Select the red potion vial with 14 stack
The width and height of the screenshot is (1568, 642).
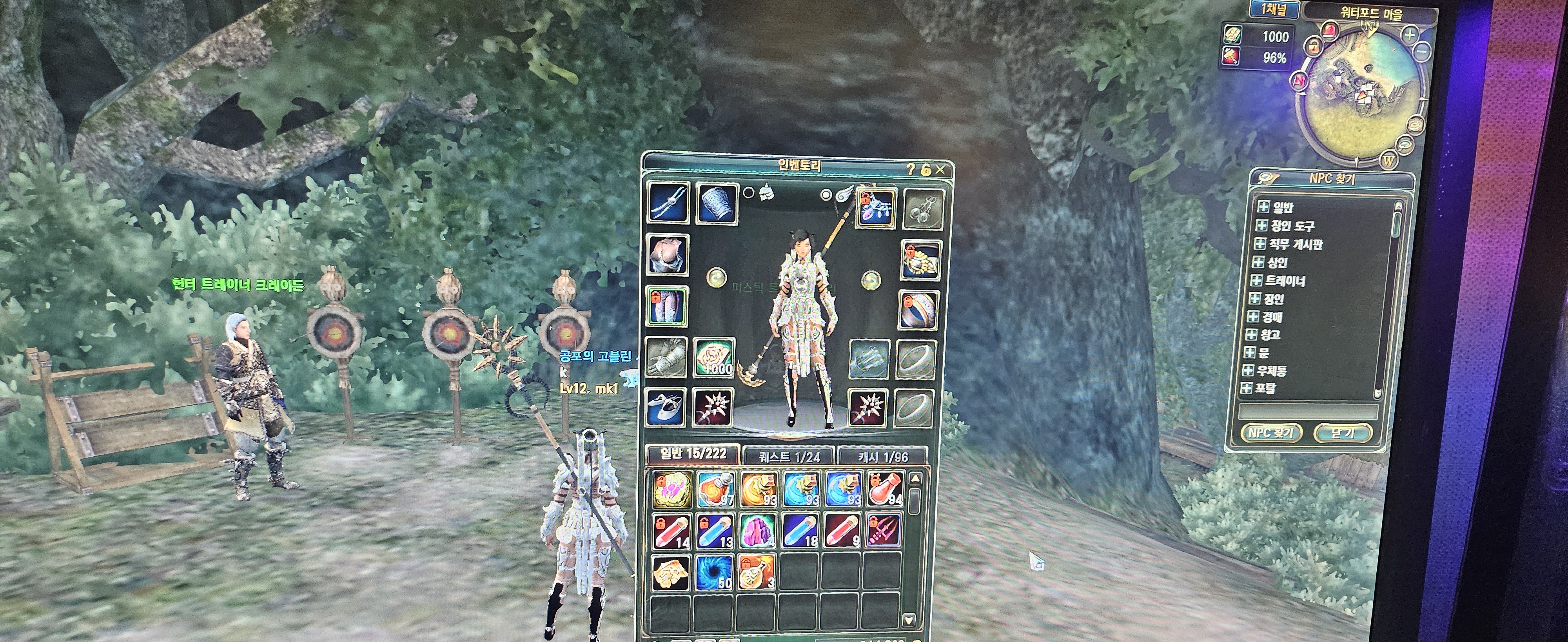click(671, 531)
